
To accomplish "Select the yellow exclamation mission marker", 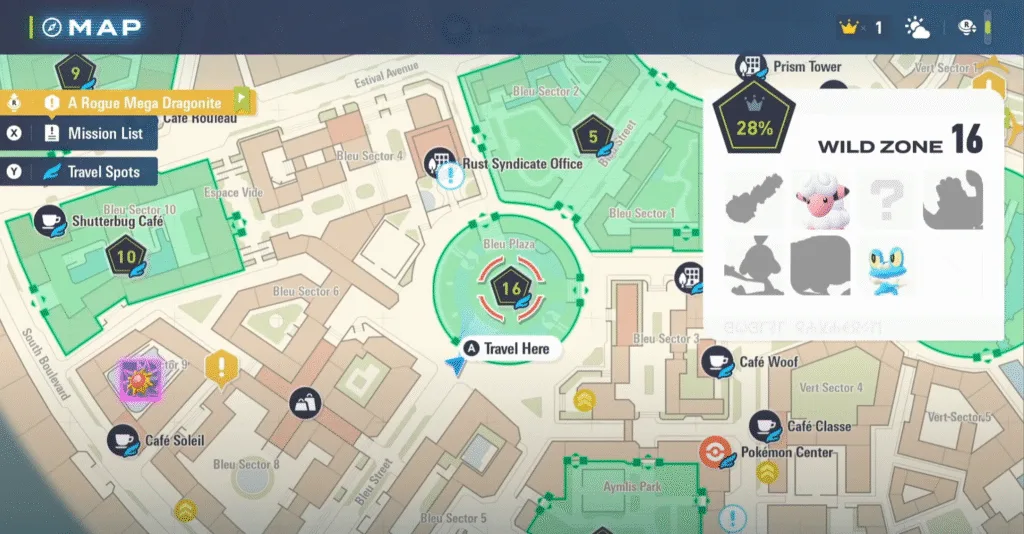I will pos(218,367).
